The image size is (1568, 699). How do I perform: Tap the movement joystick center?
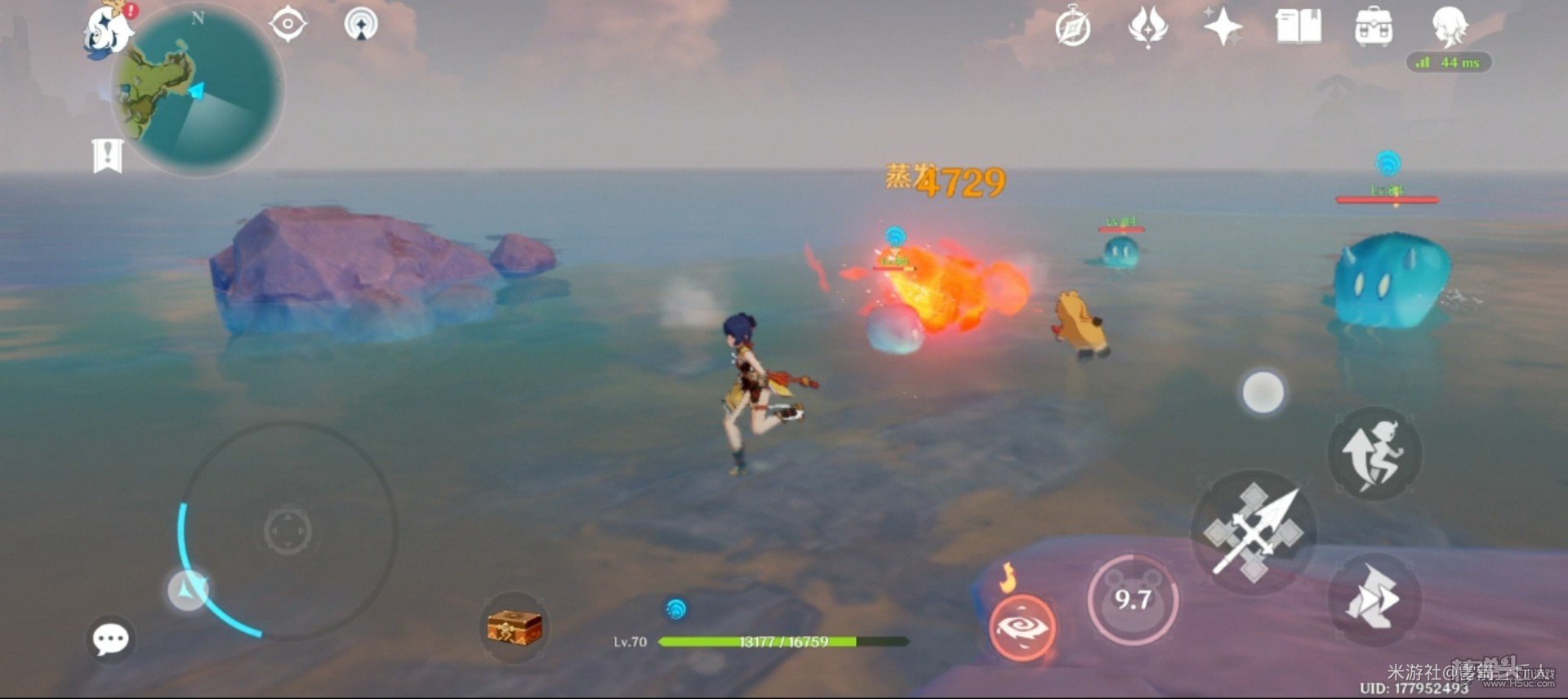coord(287,531)
